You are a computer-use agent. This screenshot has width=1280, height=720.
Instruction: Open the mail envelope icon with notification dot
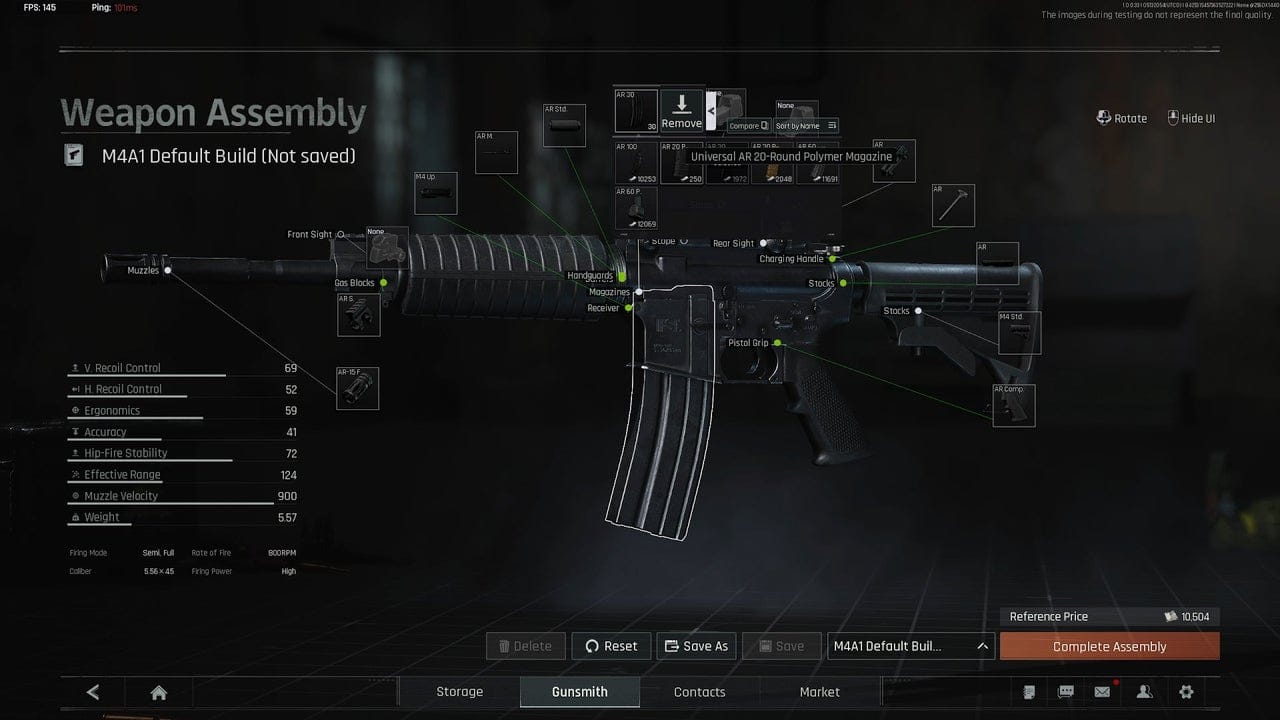click(1102, 691)
